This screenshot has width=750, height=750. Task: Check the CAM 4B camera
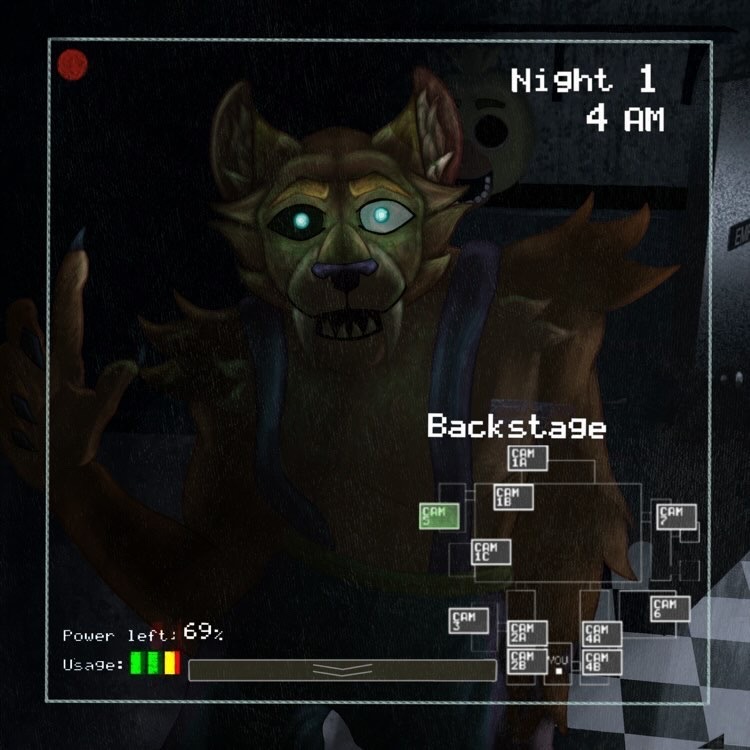[601, 661]
